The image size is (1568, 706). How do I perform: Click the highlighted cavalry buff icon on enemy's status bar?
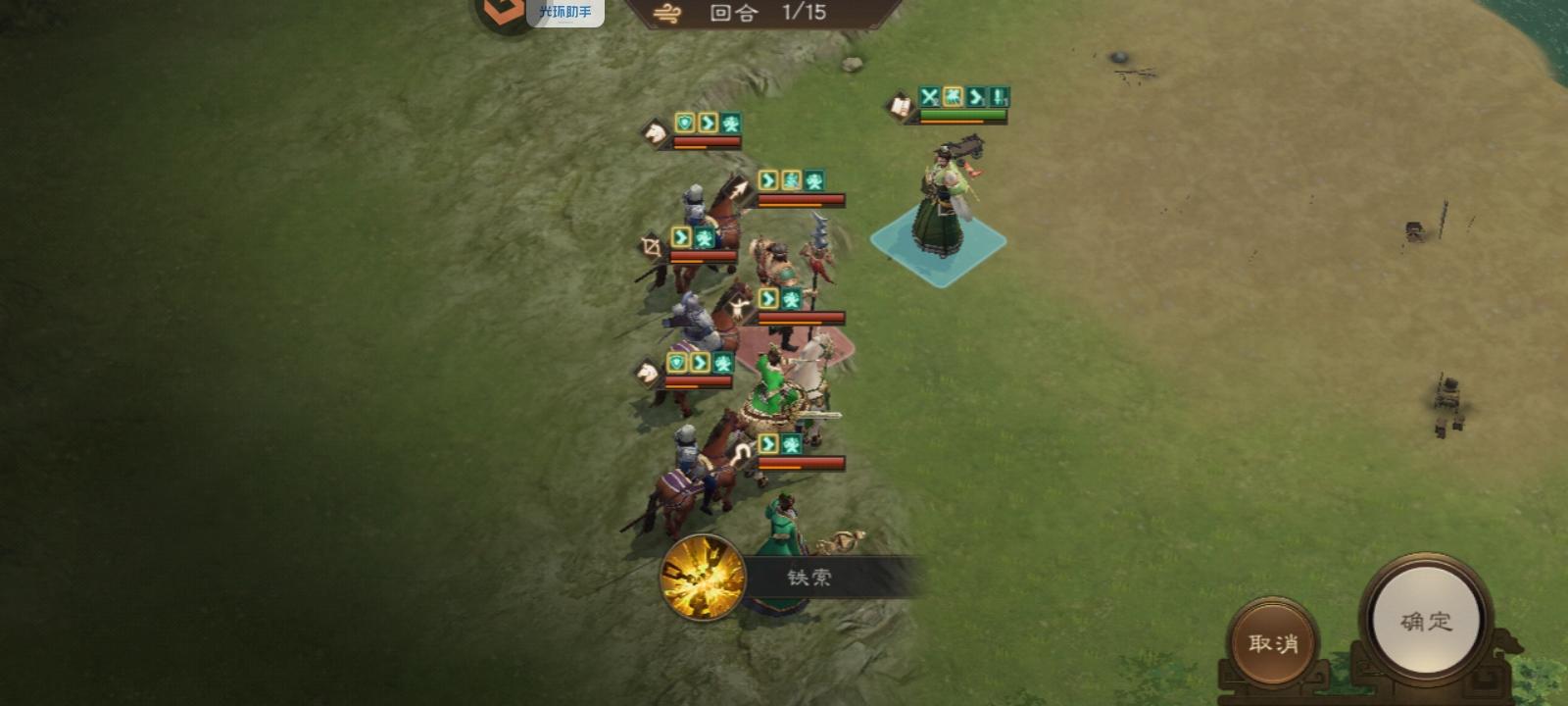coord(952,97)
